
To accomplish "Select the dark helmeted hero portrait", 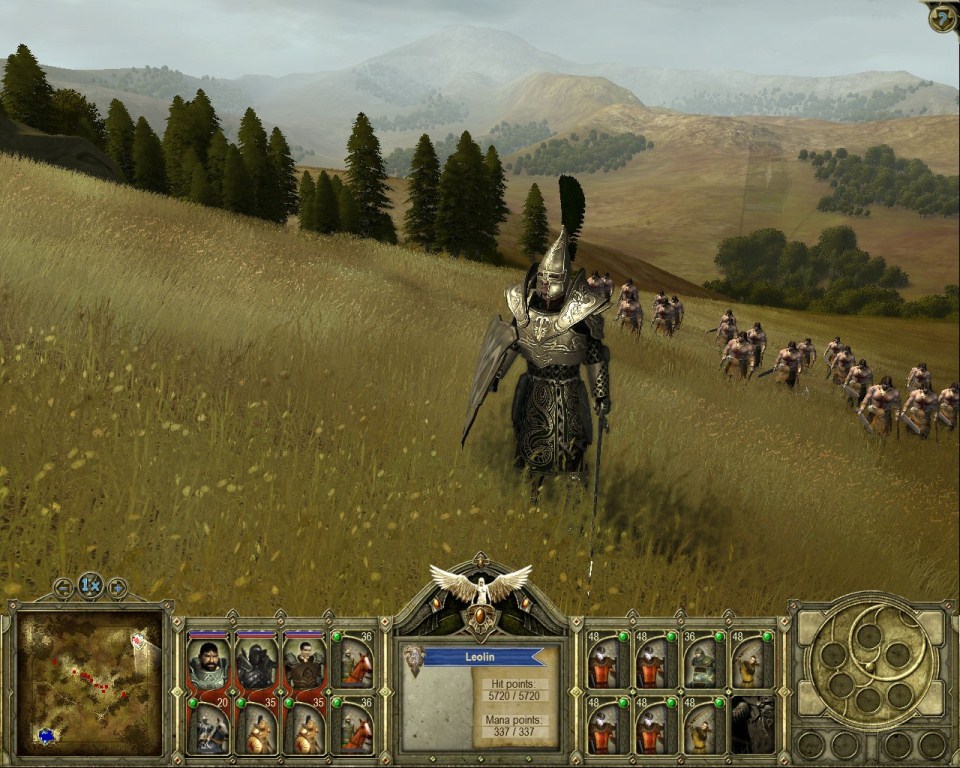I will [x=256, y=662].
